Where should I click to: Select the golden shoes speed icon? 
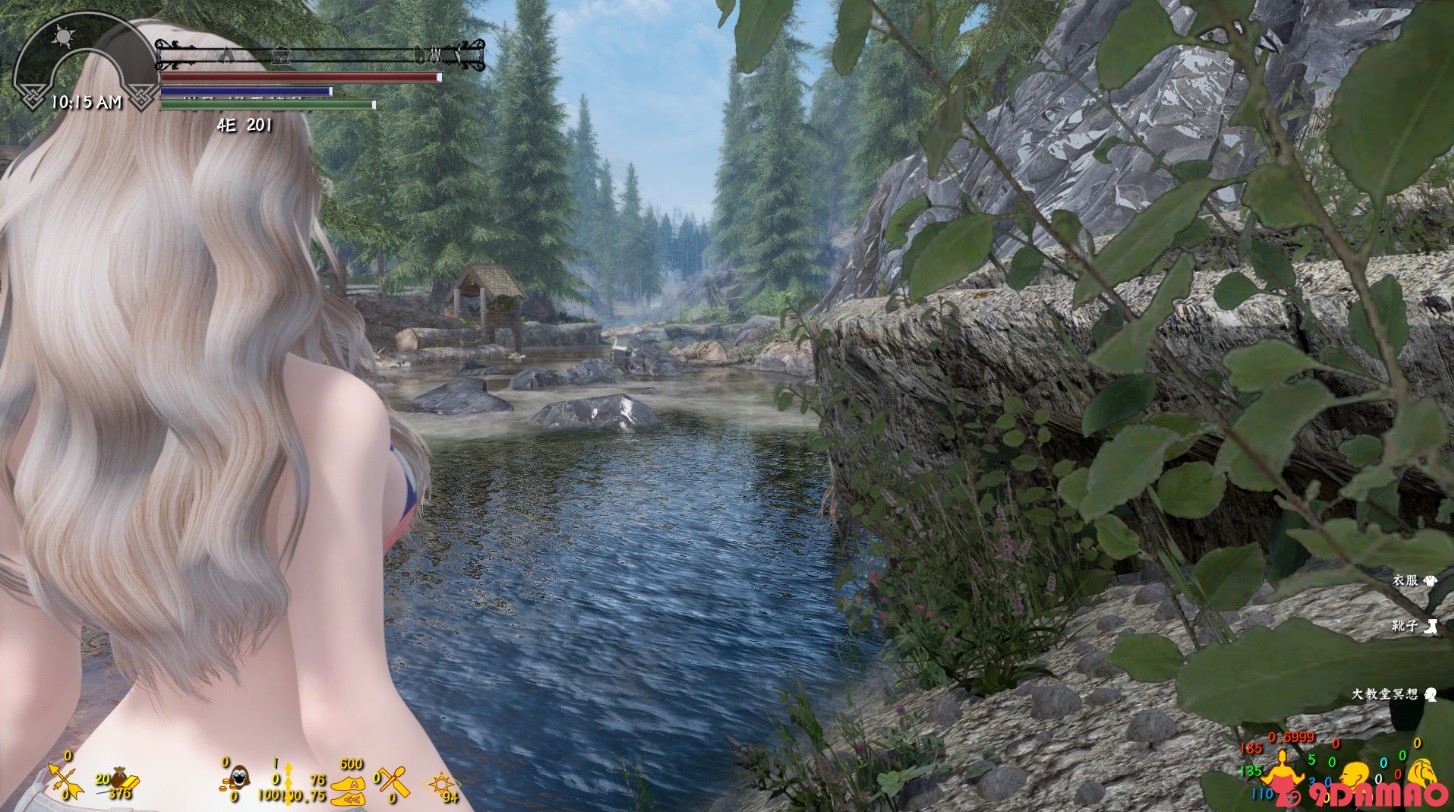coord(350,786)
